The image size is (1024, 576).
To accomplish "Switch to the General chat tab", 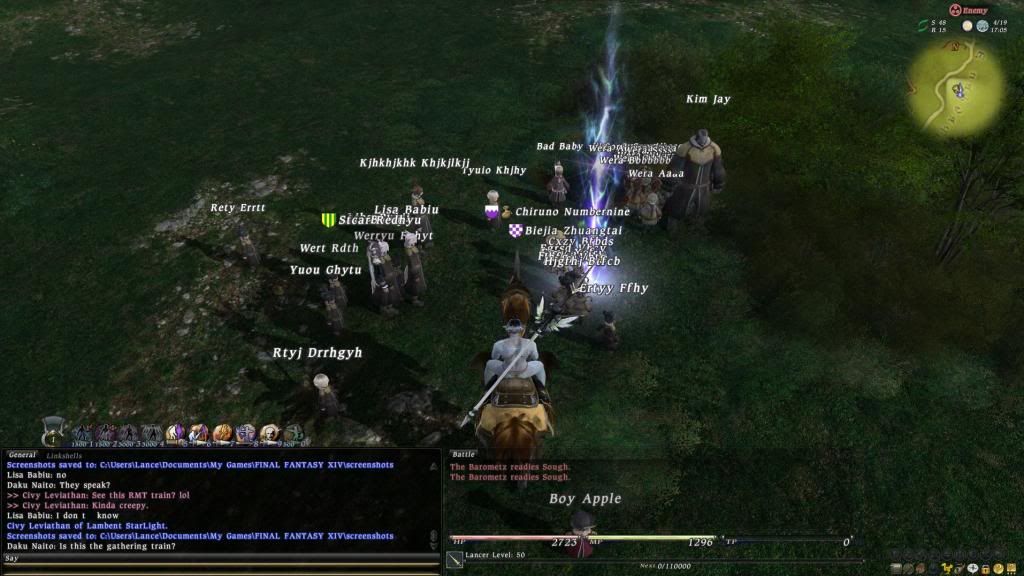I will click(22, 455).
